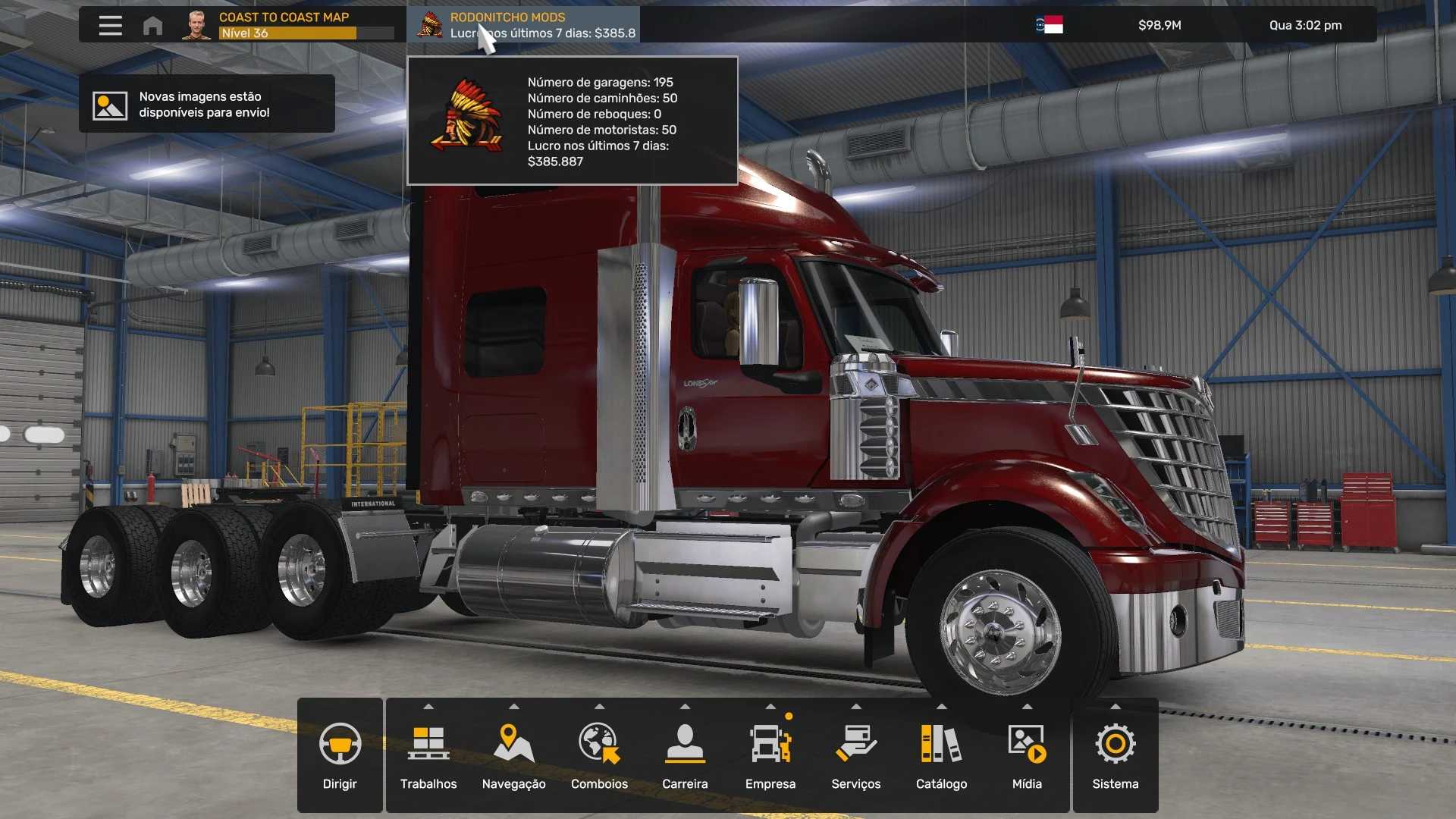Viewport: 1456px width, 819px height.
Task: Open the Navegação map menu
Action: coord(513,755)
